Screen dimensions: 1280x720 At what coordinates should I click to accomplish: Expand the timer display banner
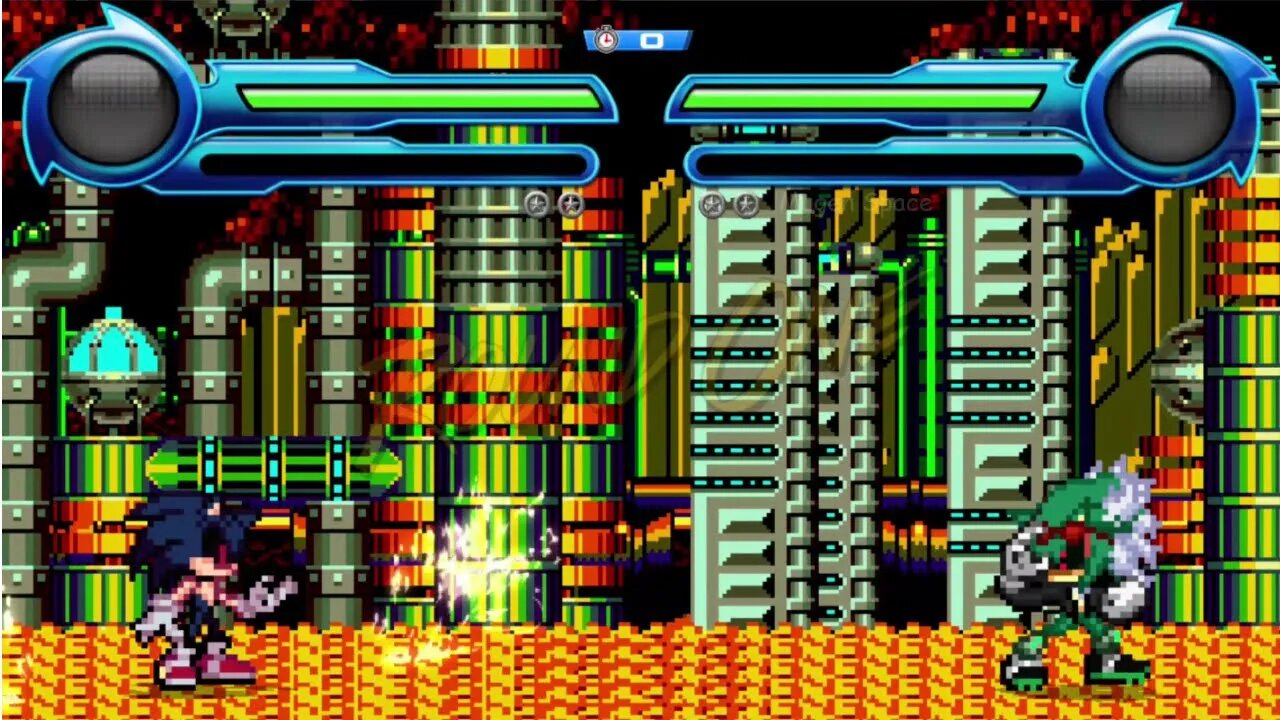pos(640,41)
